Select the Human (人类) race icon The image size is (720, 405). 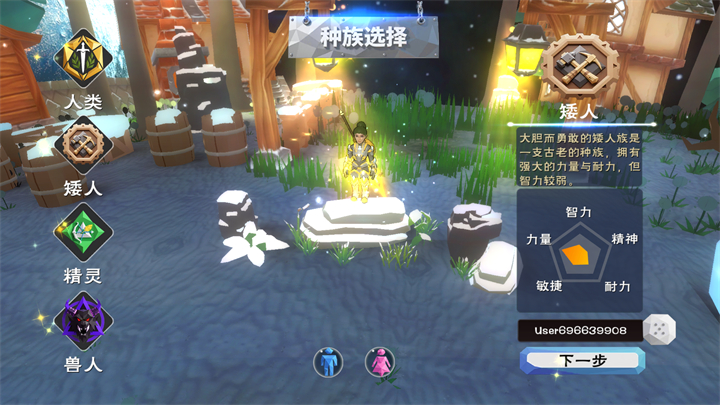[x=84, y=58]
